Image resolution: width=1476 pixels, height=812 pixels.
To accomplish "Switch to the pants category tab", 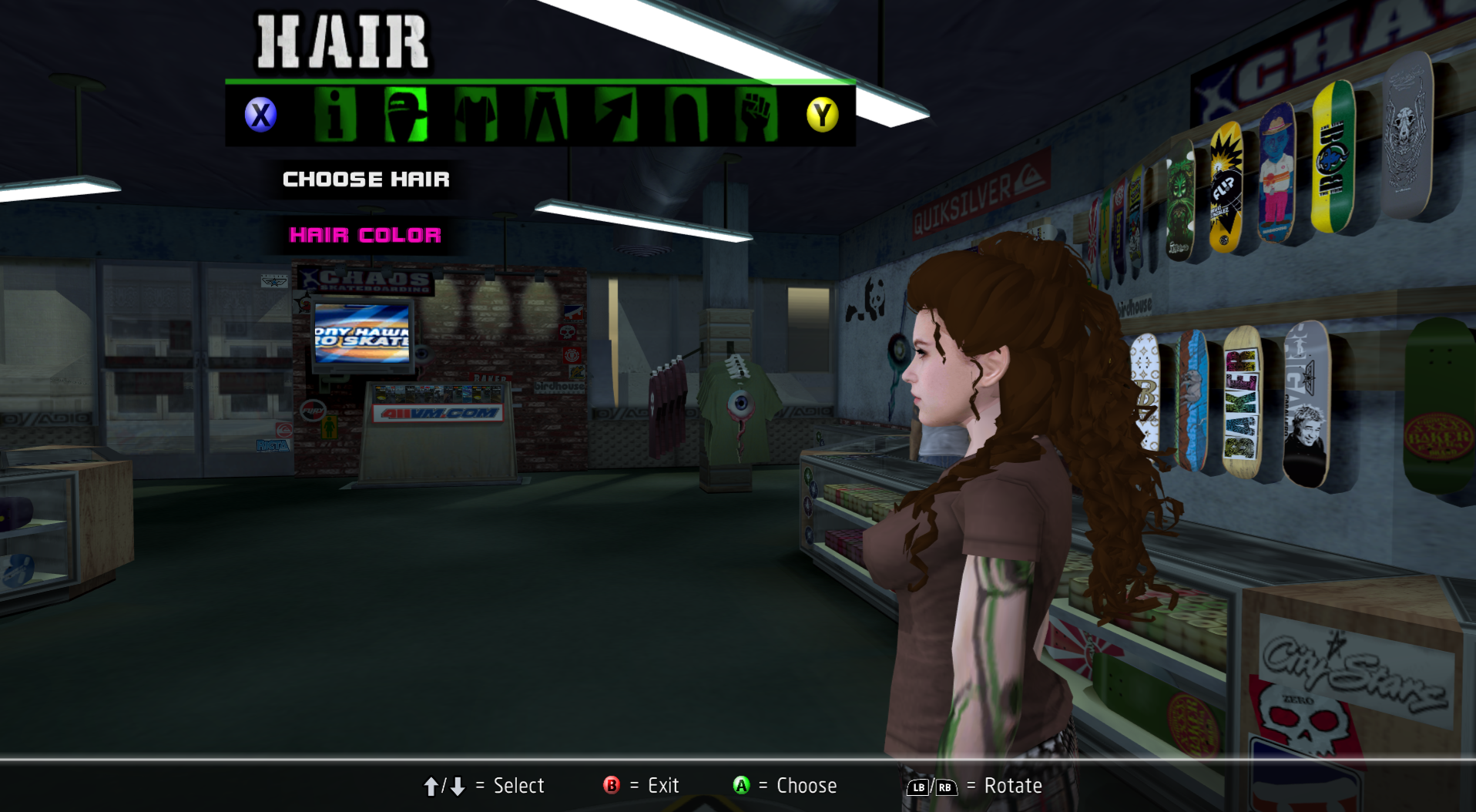I will point(545,116).
